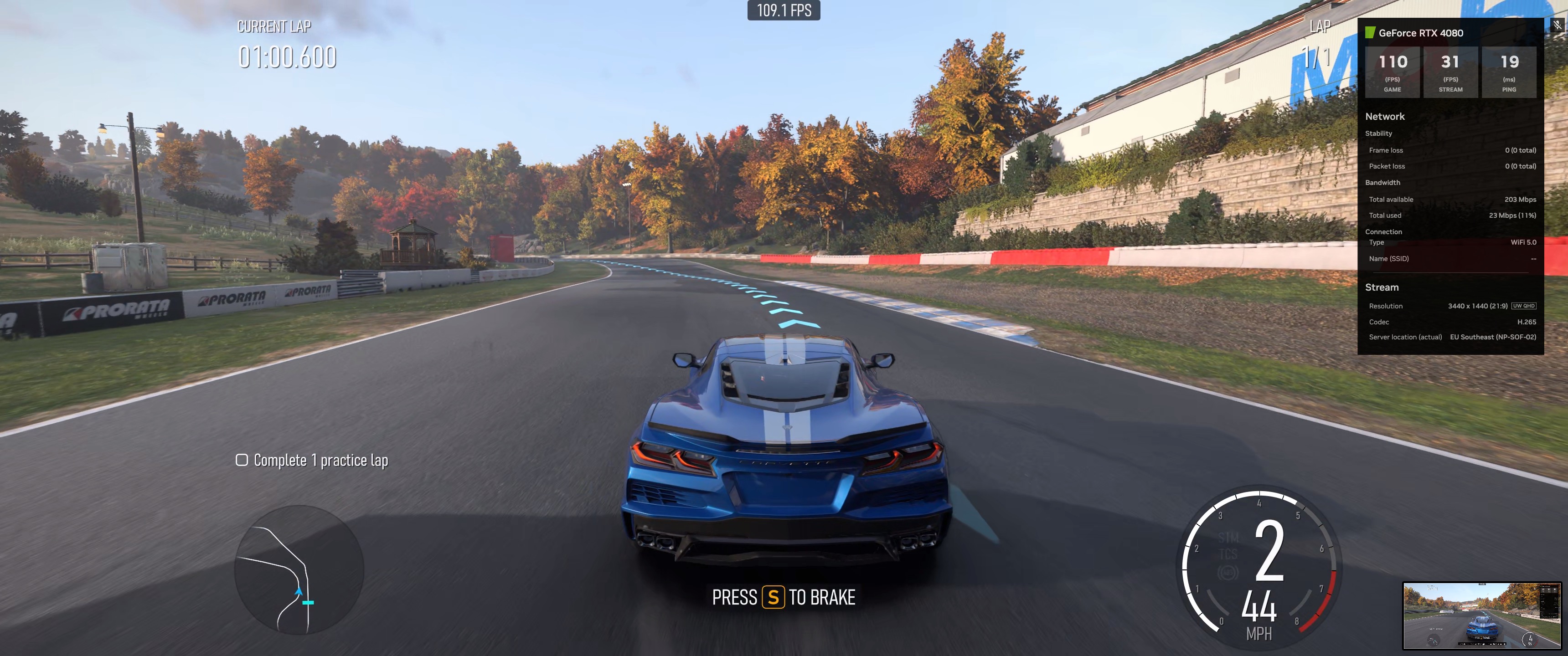
Task: Open the small stream preview thumbnail
Action: click(1481, 615)
